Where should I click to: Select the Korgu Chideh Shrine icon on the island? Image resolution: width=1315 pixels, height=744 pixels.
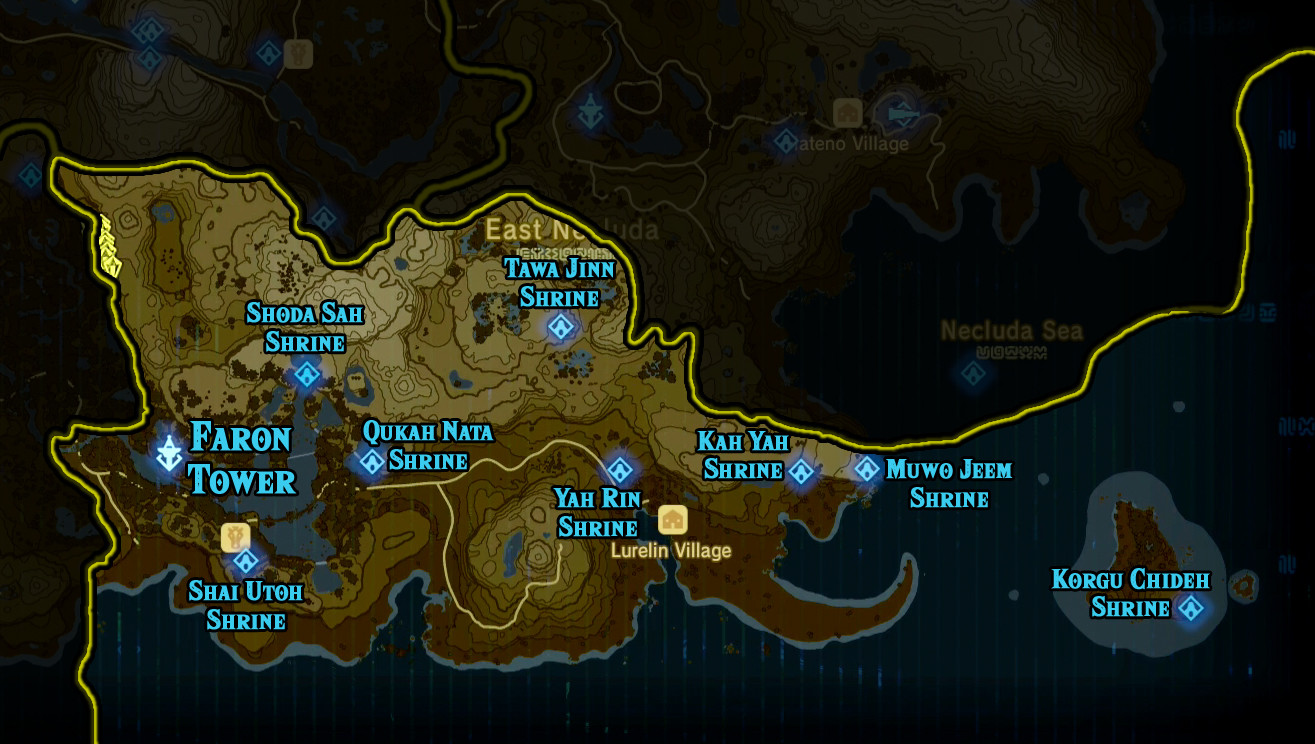(x=1193, y=606)
